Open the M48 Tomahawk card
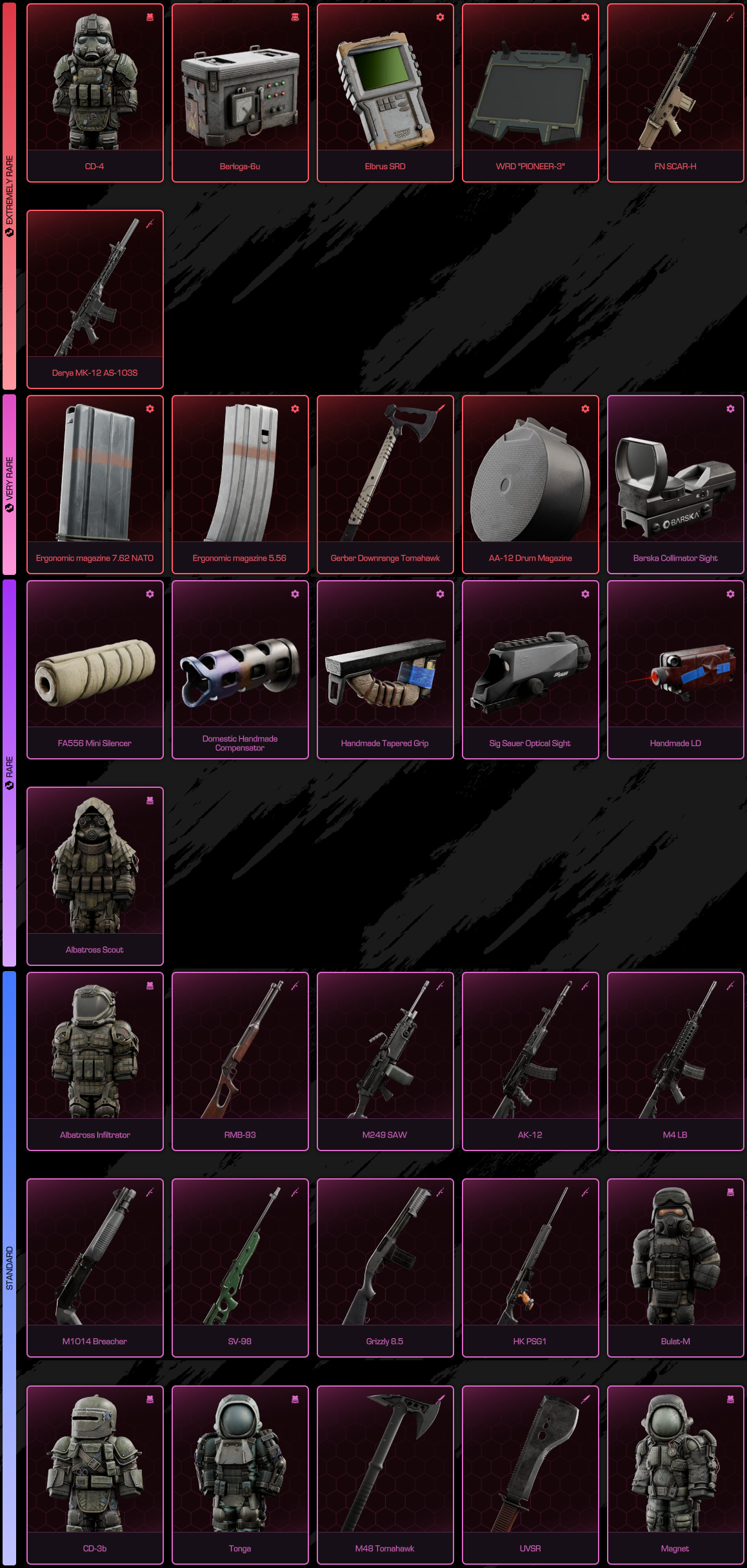Screen dimensions: 747x1568 click(x=385, y=1475)
